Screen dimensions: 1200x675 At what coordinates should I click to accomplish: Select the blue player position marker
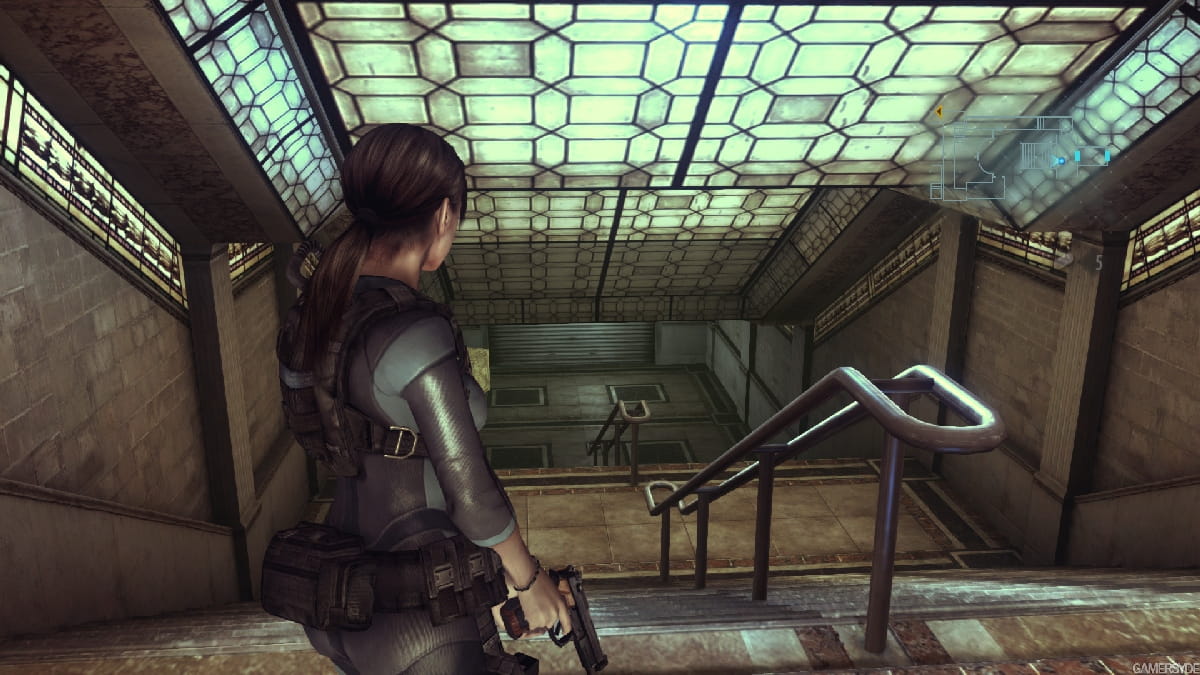1059,159
